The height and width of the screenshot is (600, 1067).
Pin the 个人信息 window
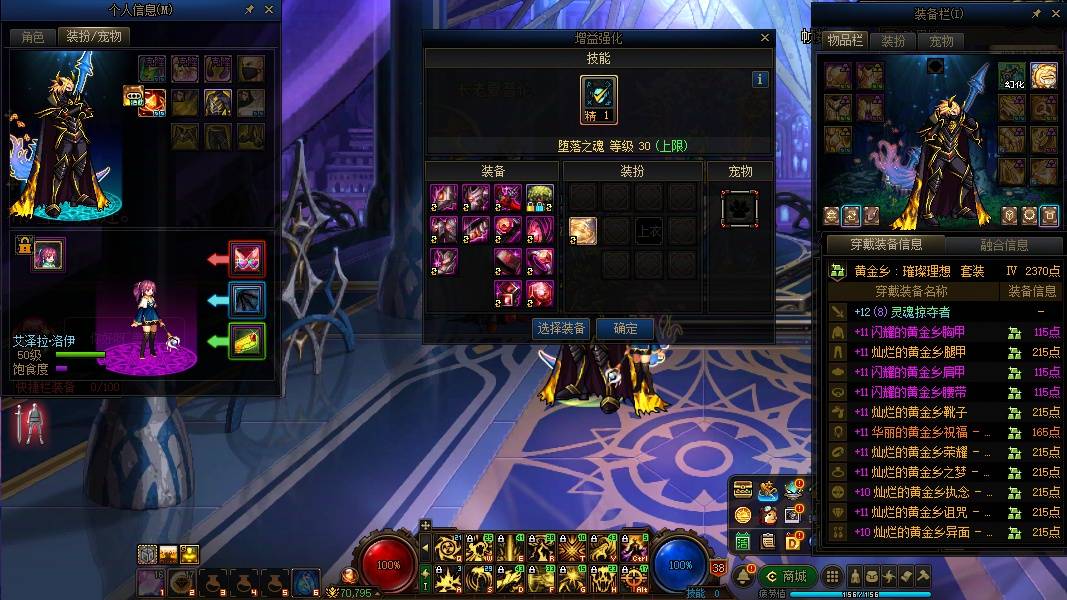point(248,10)
